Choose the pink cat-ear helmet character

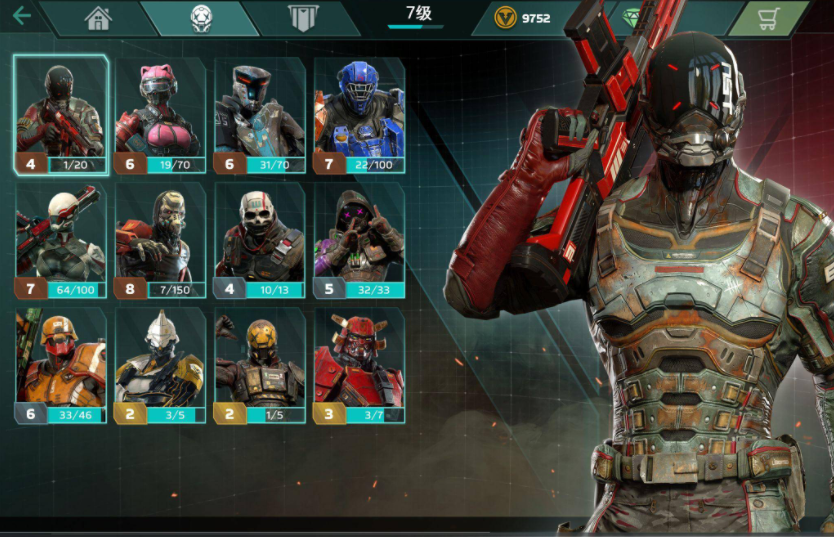[x=160, y=114]
